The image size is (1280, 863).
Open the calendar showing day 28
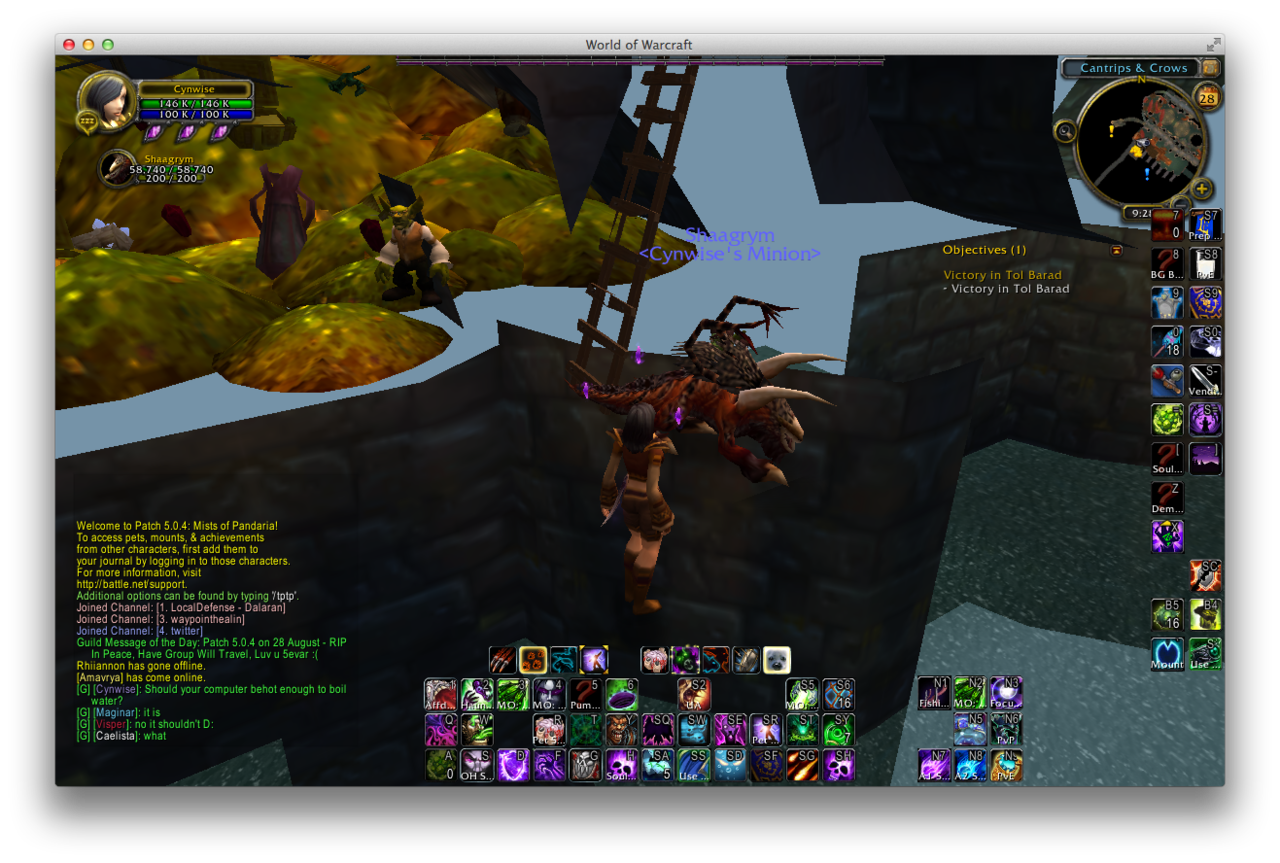pos(1206,98)
